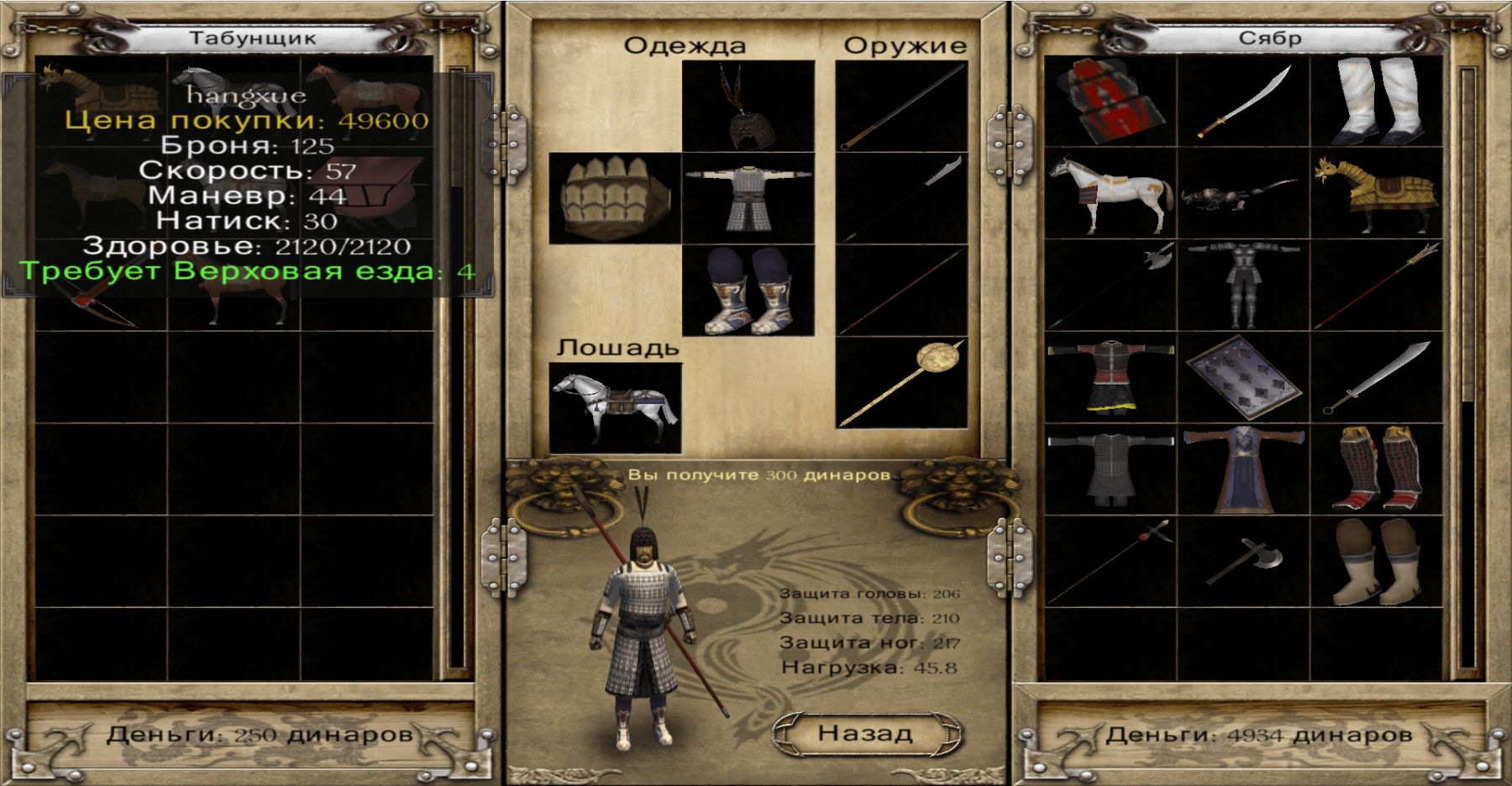Select the battle axe in inventory
This screenshot has width=1512, height=786.
(1243, 561)
